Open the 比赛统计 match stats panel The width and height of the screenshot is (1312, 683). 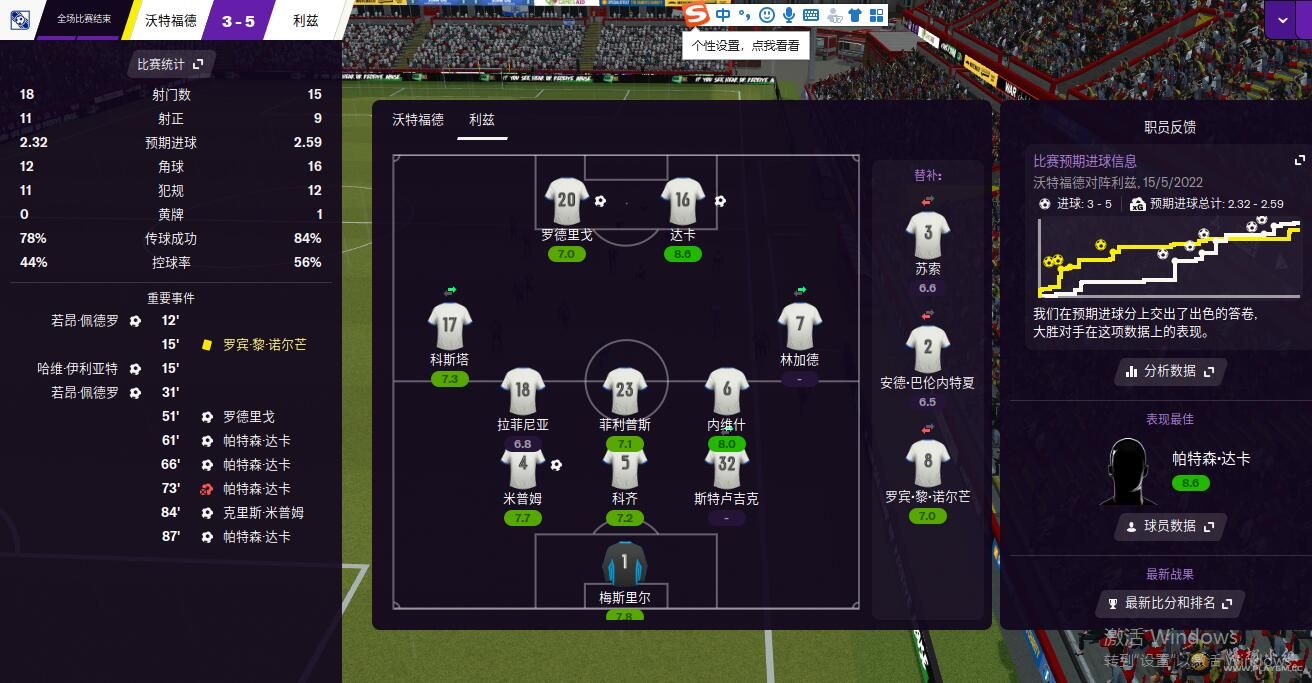[170, 64]
